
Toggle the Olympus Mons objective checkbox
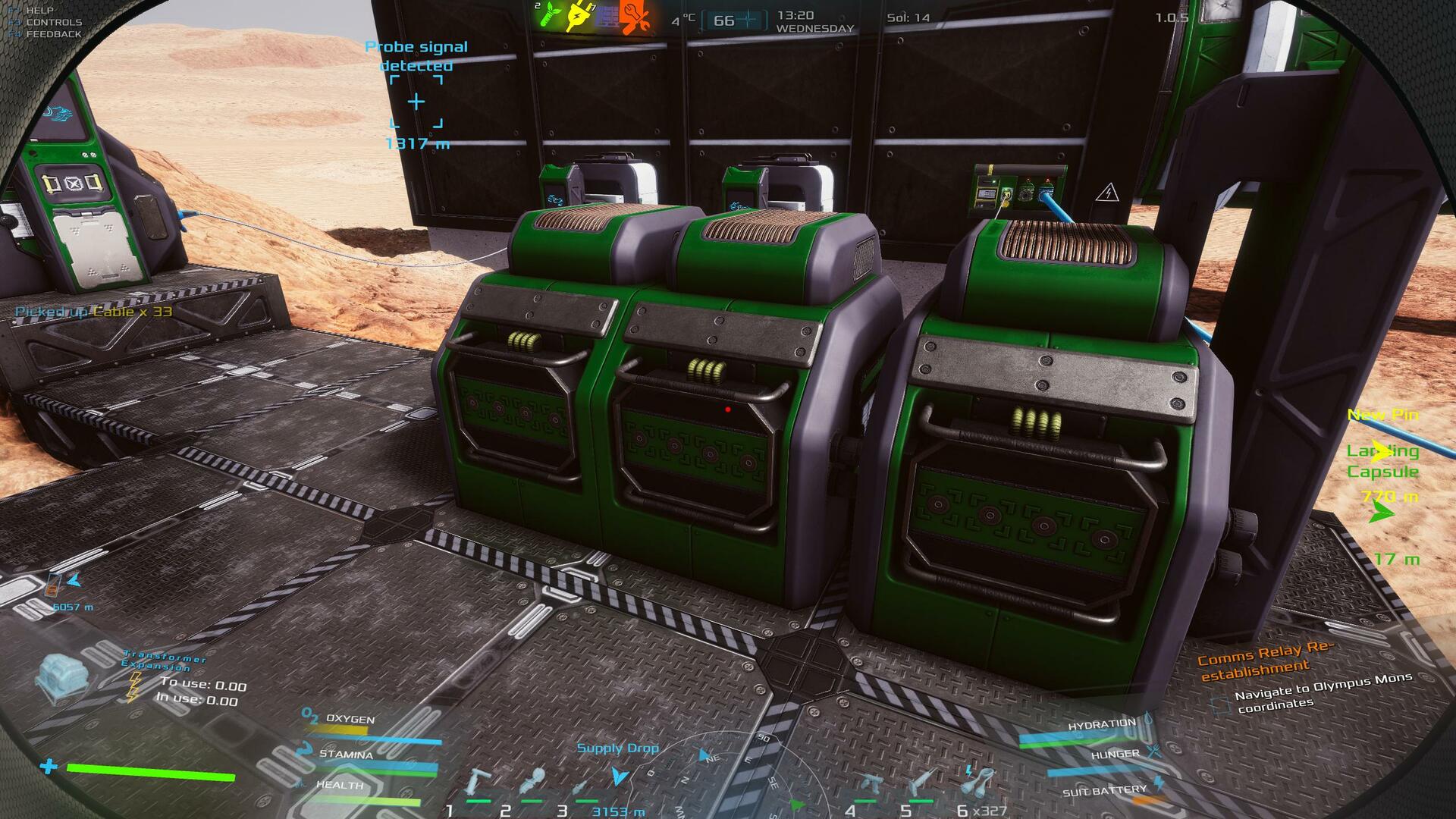1220,706
